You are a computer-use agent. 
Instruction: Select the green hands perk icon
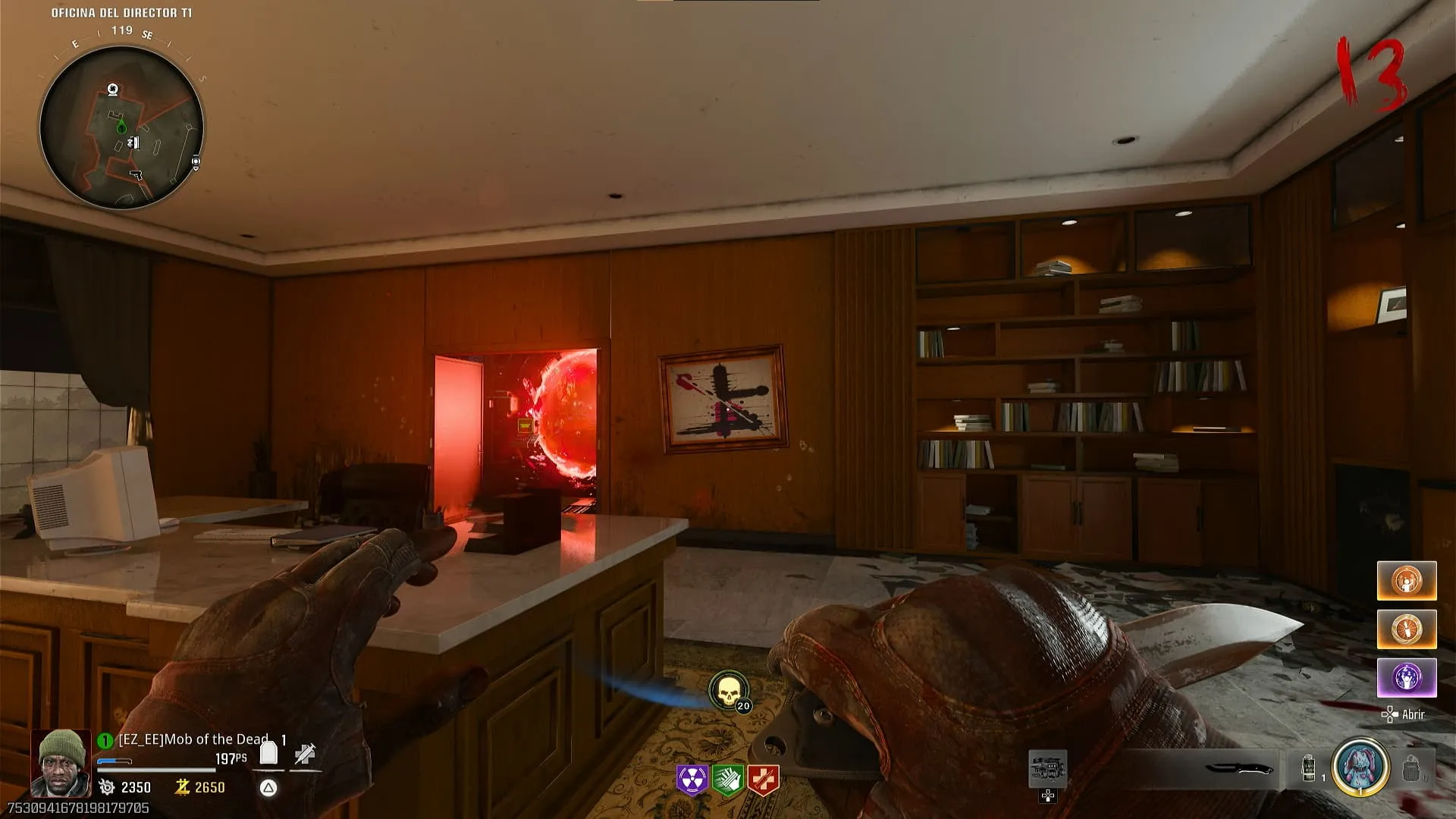[727, 780]
